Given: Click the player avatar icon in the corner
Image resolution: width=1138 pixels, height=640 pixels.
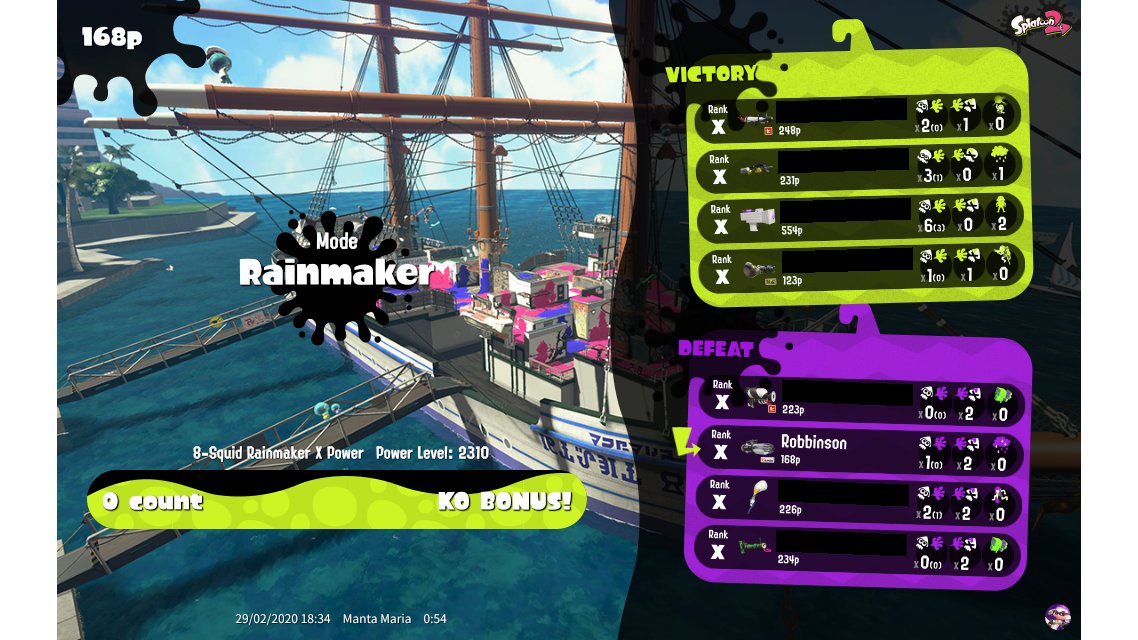Looking at the screenshot, I should (1056, 616).
